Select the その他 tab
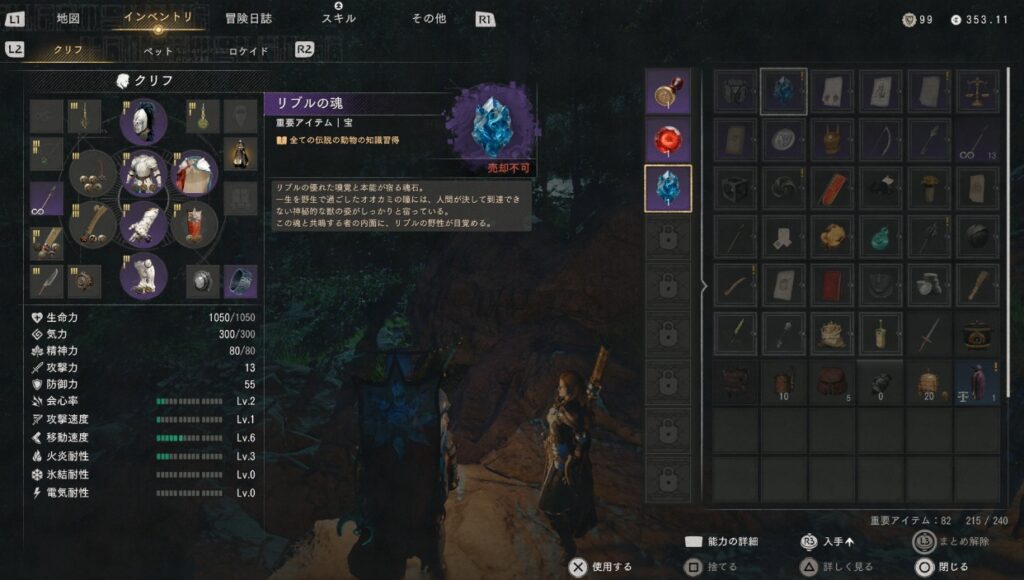 pos(428,18)
